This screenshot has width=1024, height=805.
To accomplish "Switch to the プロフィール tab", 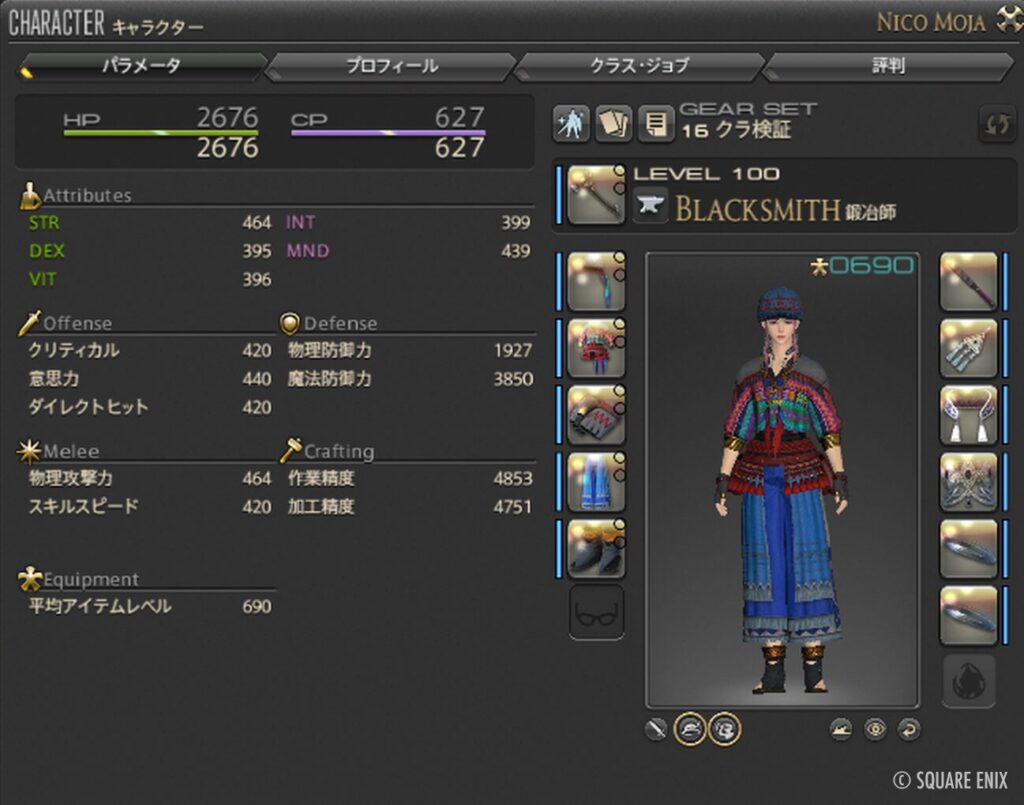I will 392,66.
